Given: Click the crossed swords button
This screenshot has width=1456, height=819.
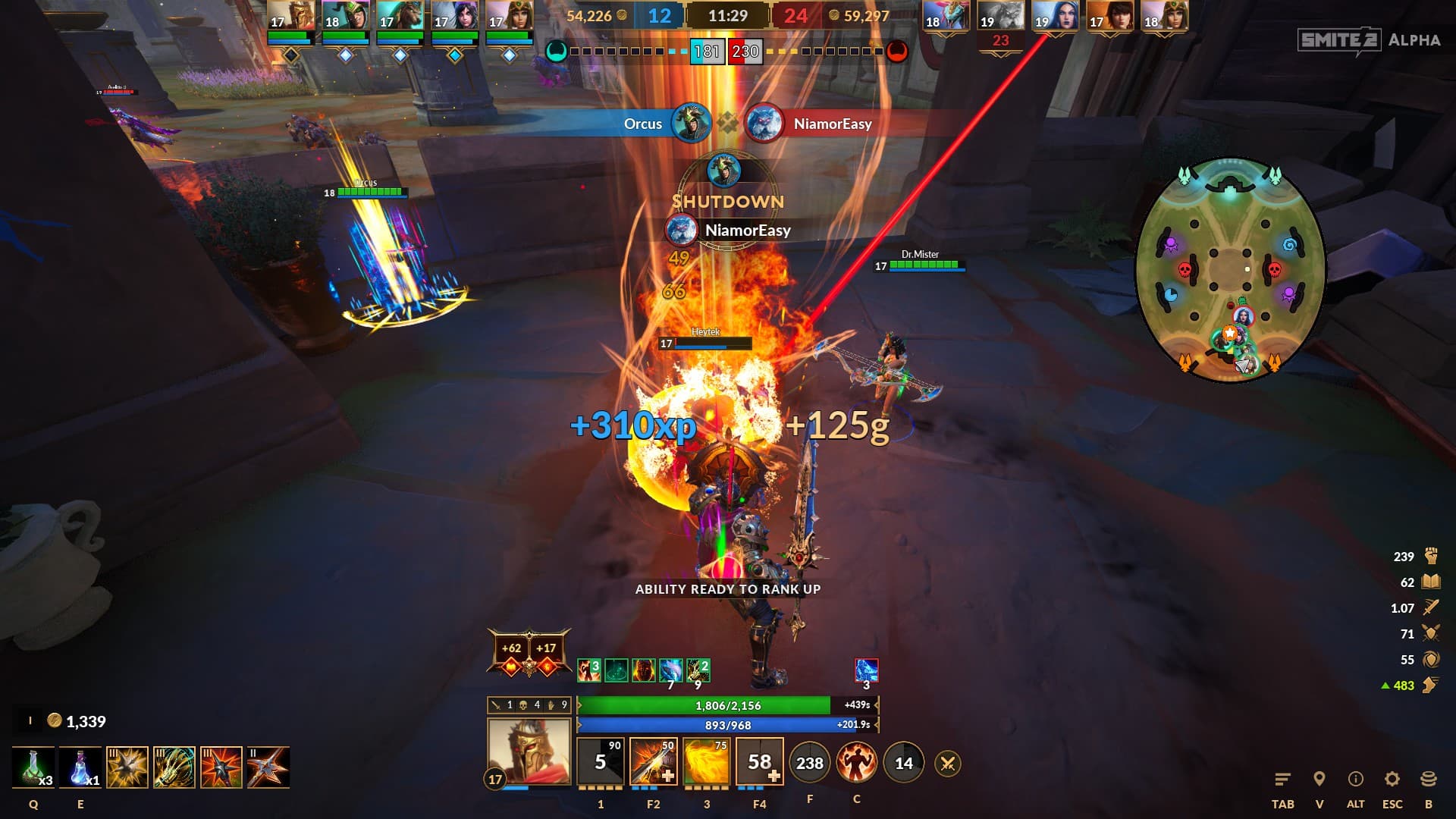Looking at the screenshot, I should (947, 764).
